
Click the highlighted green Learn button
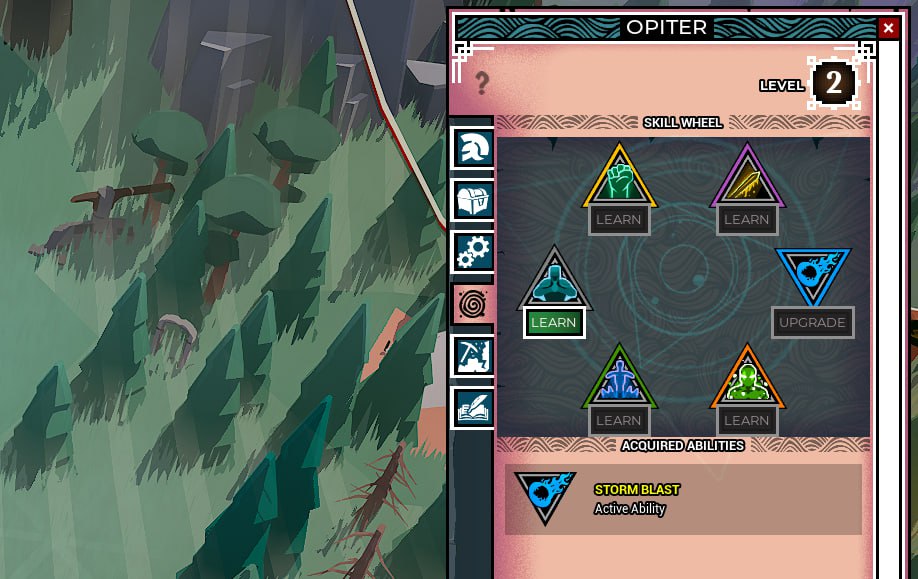pyautogui.click(x=554, y=322)
